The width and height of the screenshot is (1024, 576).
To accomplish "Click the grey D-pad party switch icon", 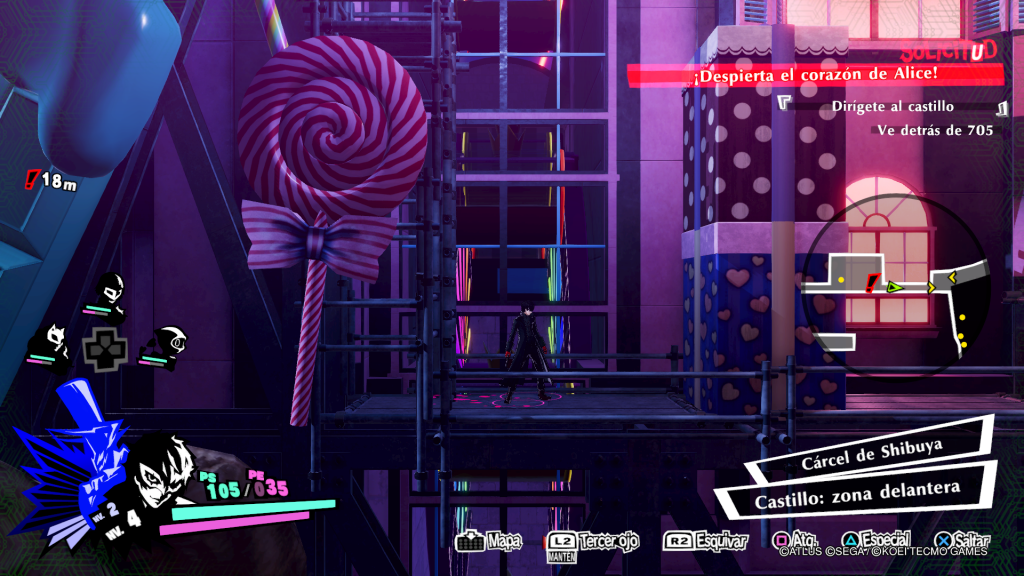I will (x=104, y=348).
